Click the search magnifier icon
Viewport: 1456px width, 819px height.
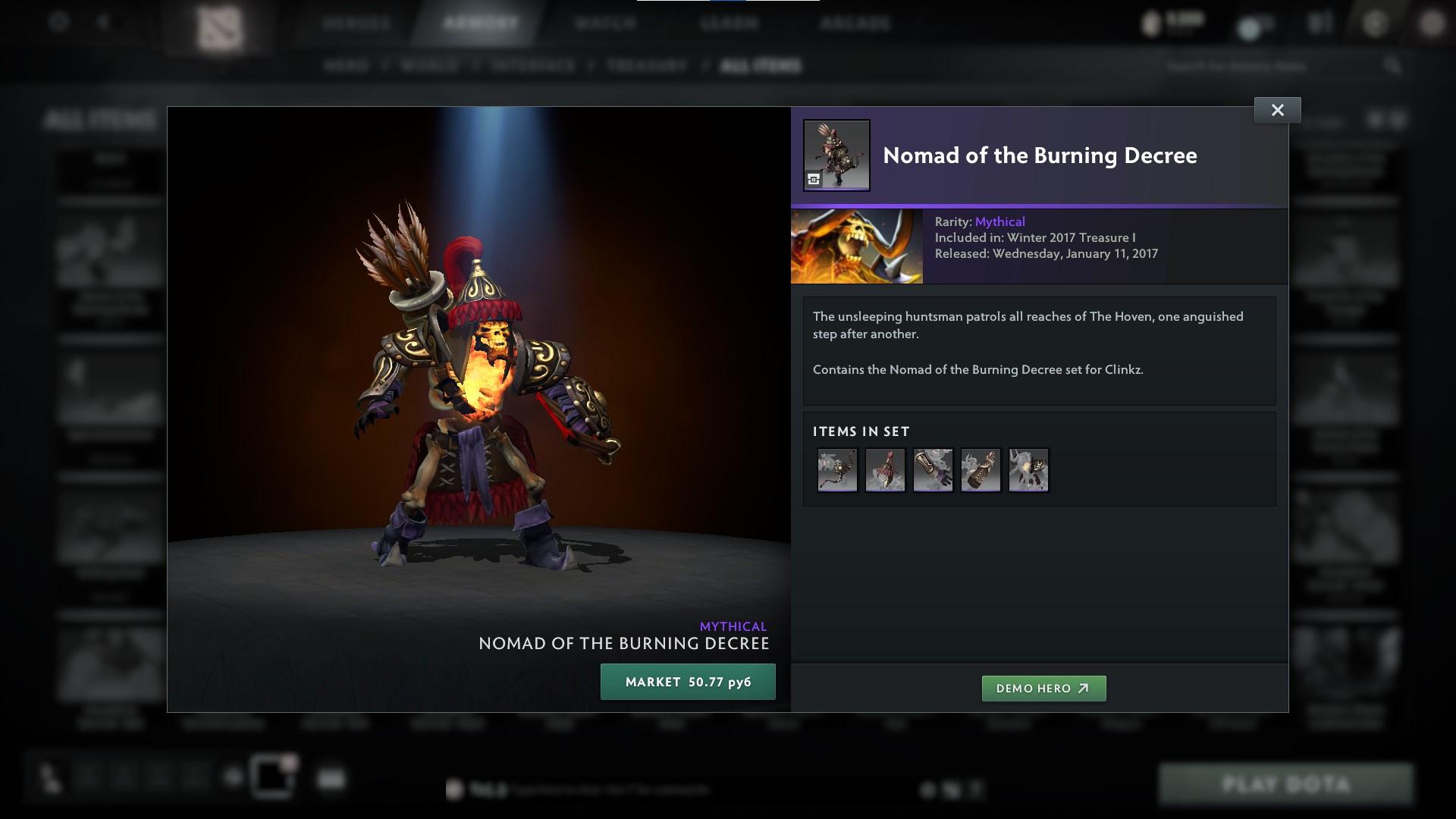click(x=1394, y=66)
